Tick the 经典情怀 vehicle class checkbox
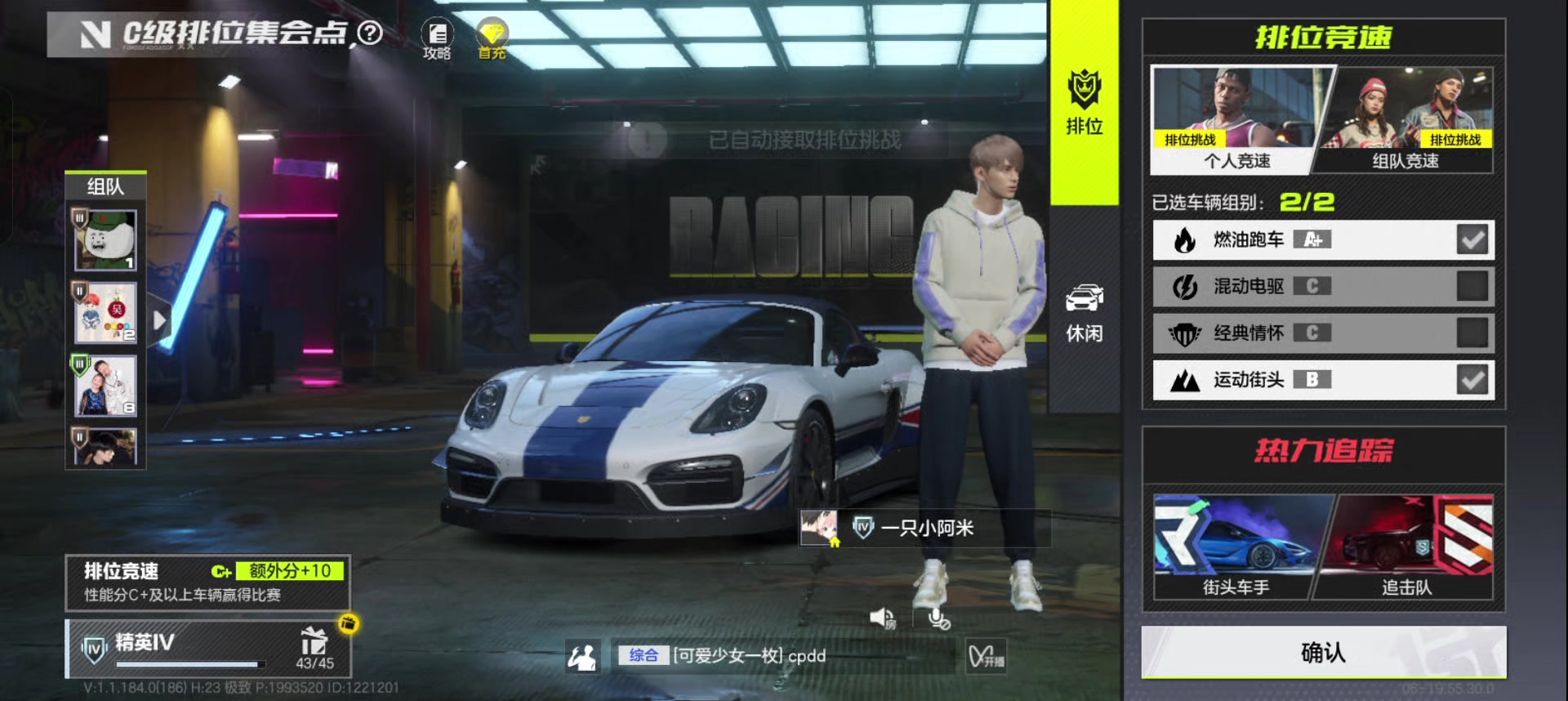Image resolution: width=1568 pixels, height=701 pixels. click(1472, 333)
